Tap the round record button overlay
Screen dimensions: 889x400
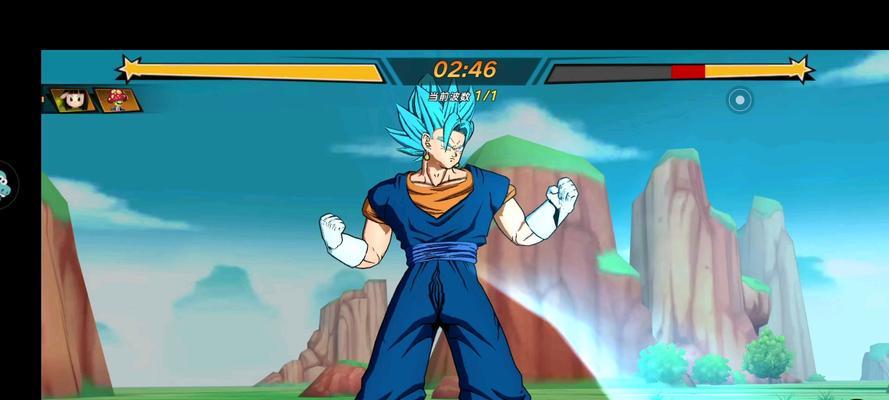point(739,100)
